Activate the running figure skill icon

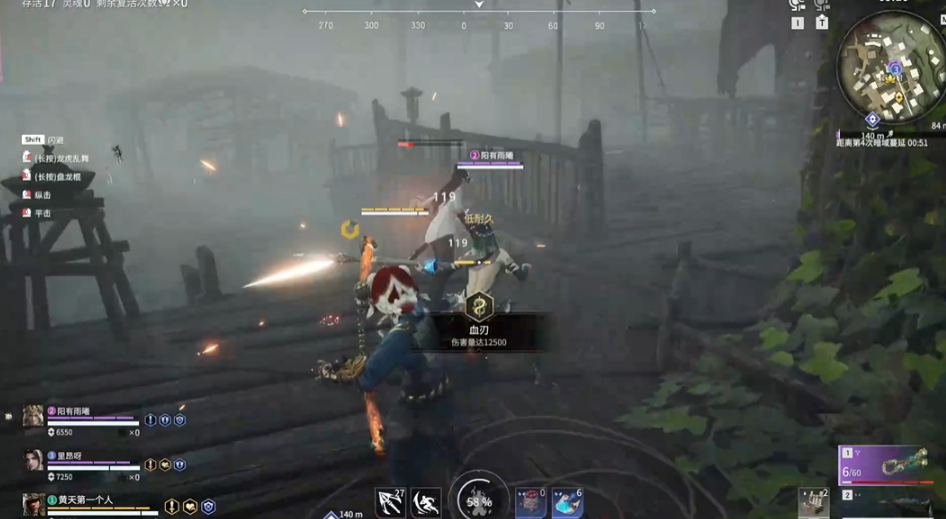426,501
